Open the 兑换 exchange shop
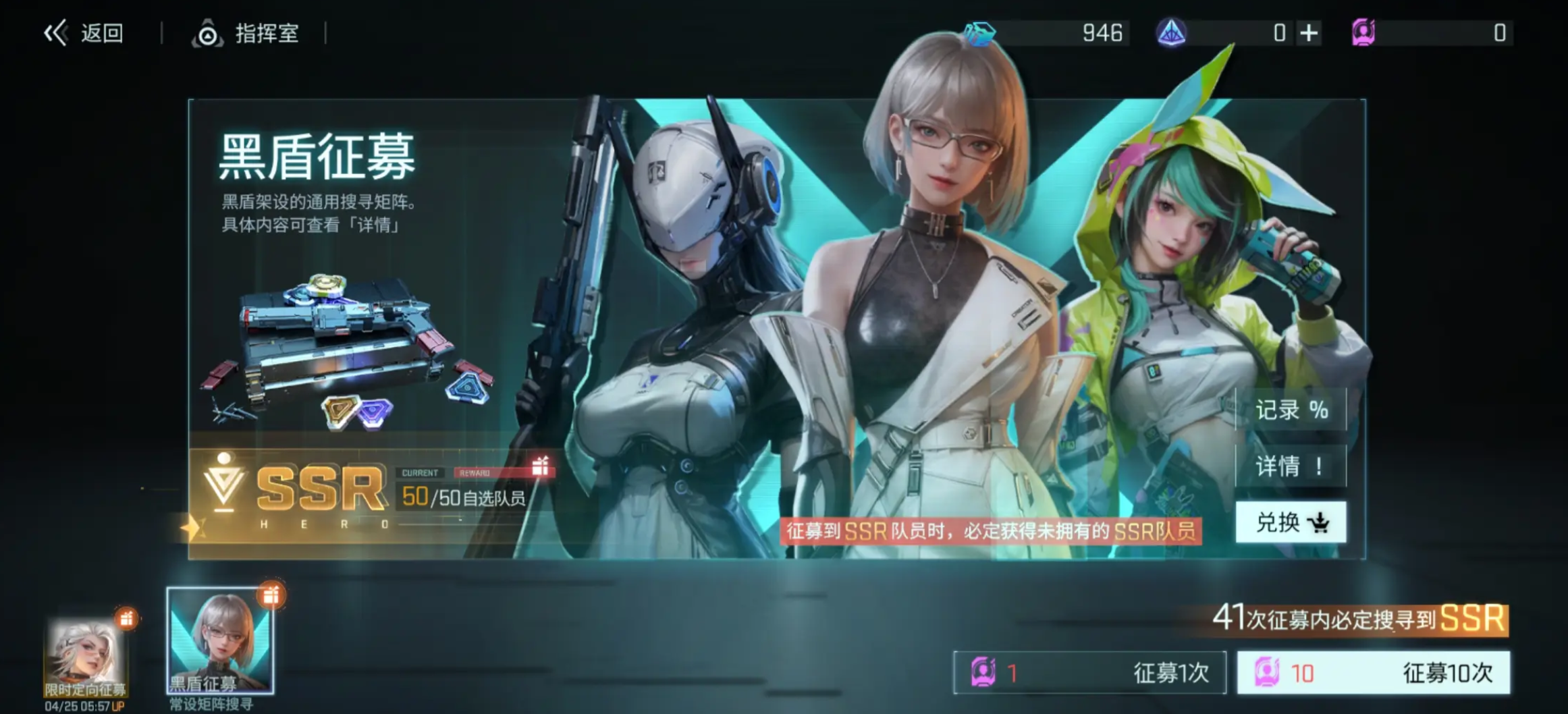Screen dimensions: 1568x714 [1291, 522]
